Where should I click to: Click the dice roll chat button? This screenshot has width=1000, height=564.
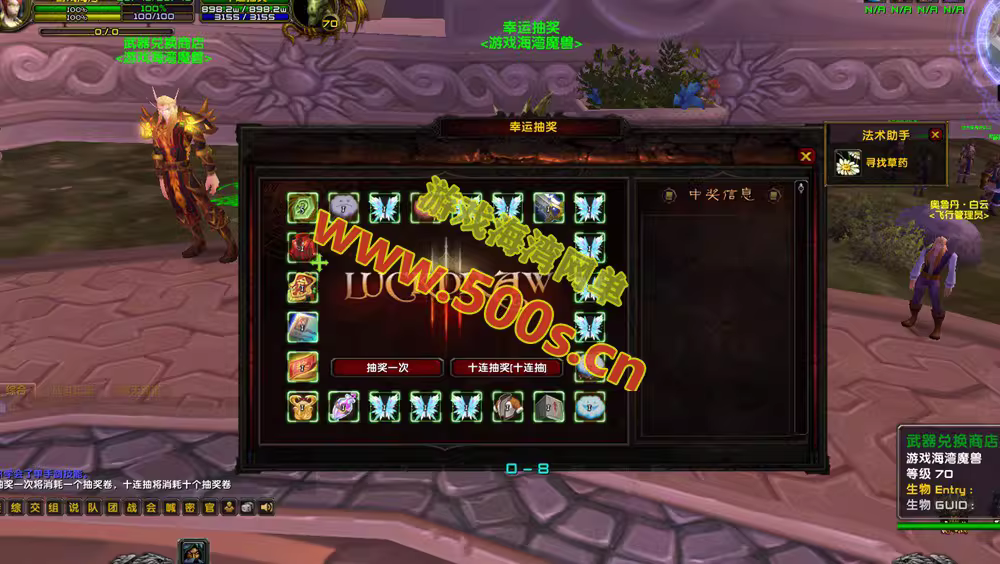pyautogui.click(x=248, y=508)
